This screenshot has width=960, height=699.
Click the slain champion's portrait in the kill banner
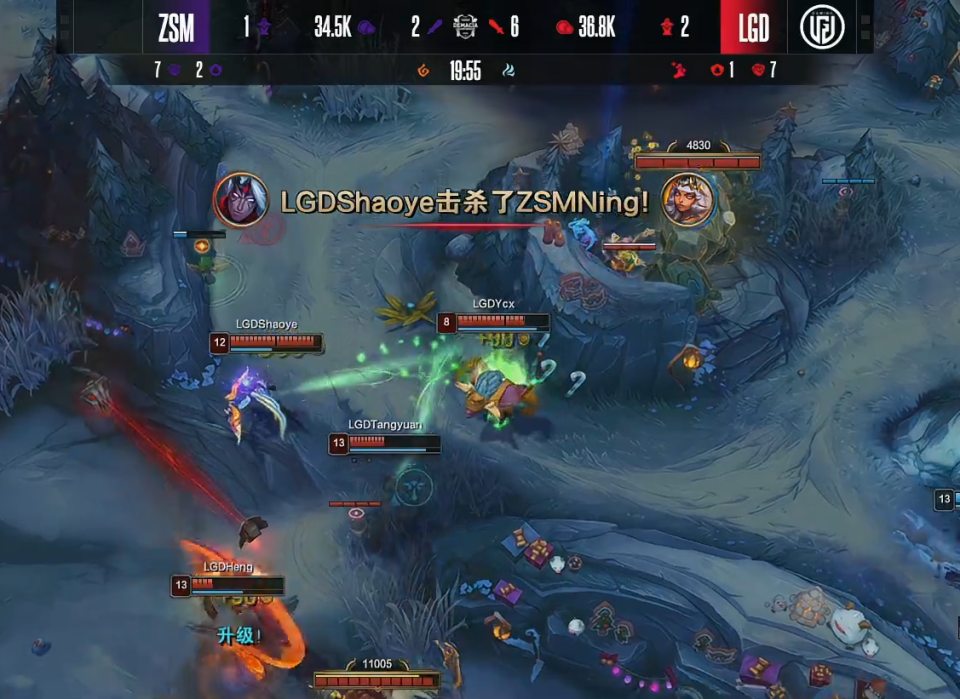(x=688, y=200)
